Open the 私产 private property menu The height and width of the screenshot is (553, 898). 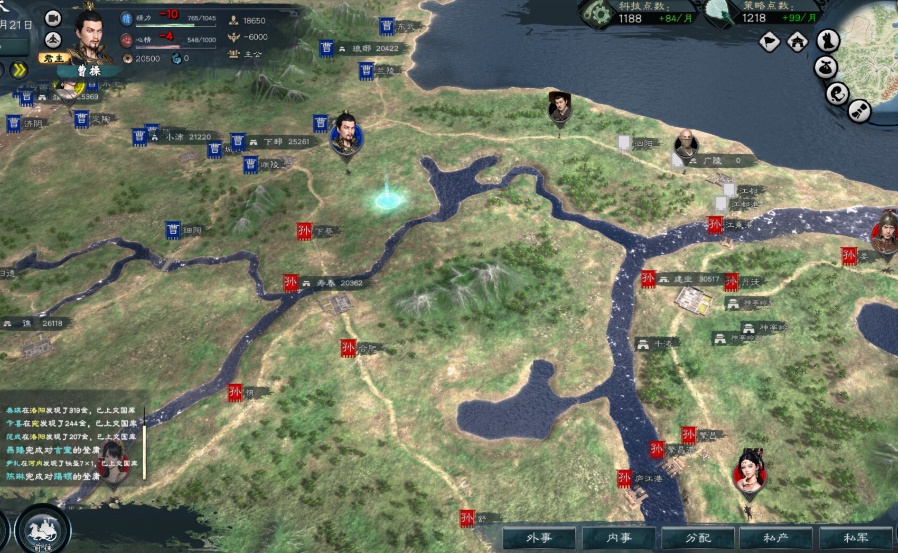(x=776, y=538)
